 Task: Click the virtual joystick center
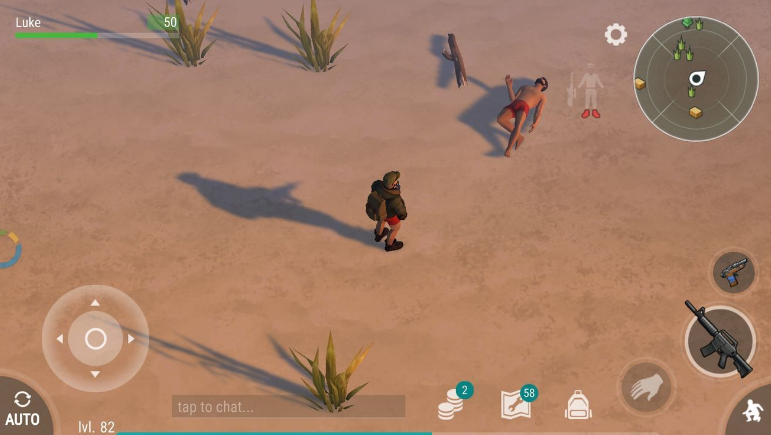pos(95,339)
